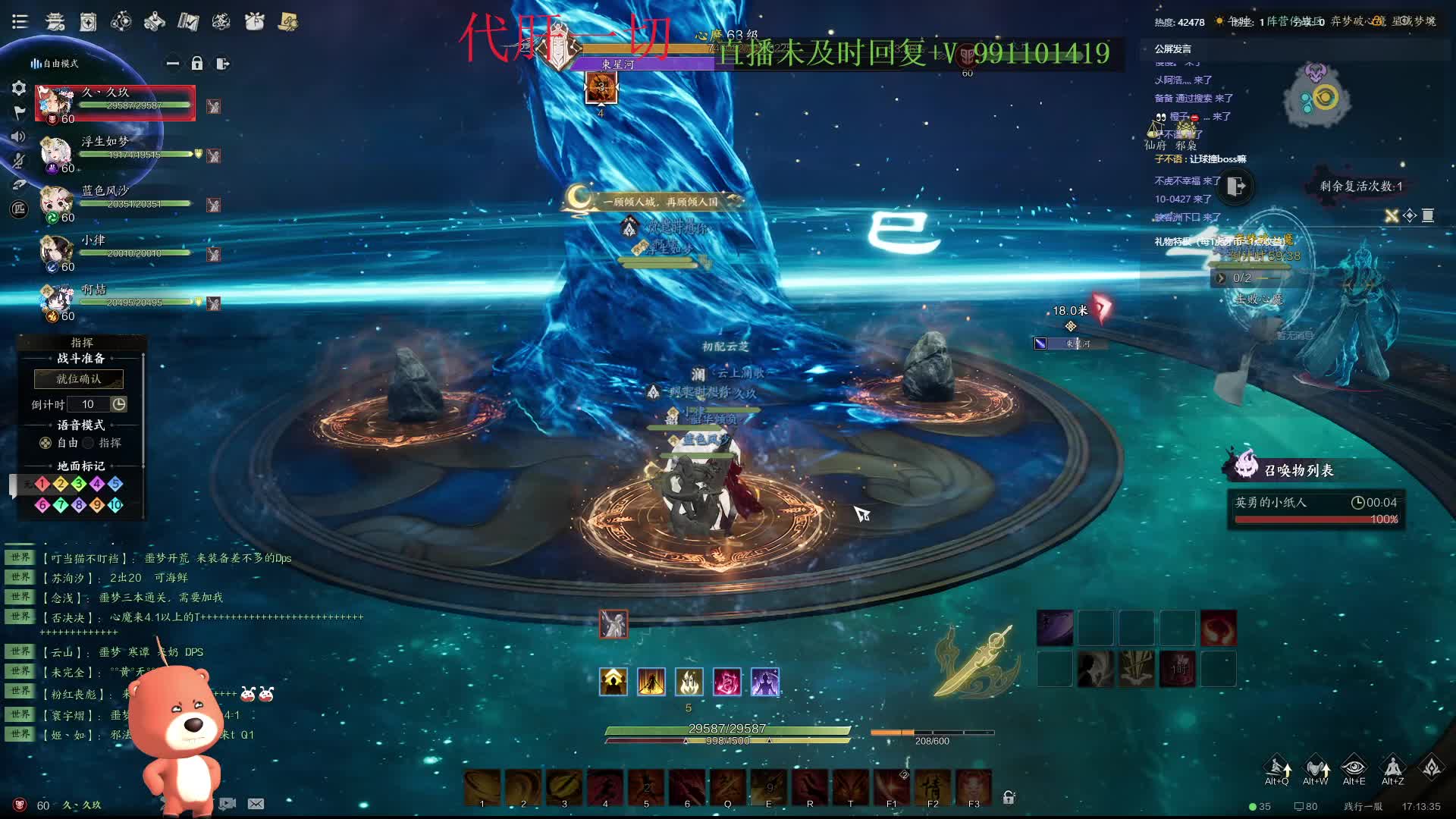Open team settings gear icon
Screen dimensions: 1456x819
pos(19,88)
